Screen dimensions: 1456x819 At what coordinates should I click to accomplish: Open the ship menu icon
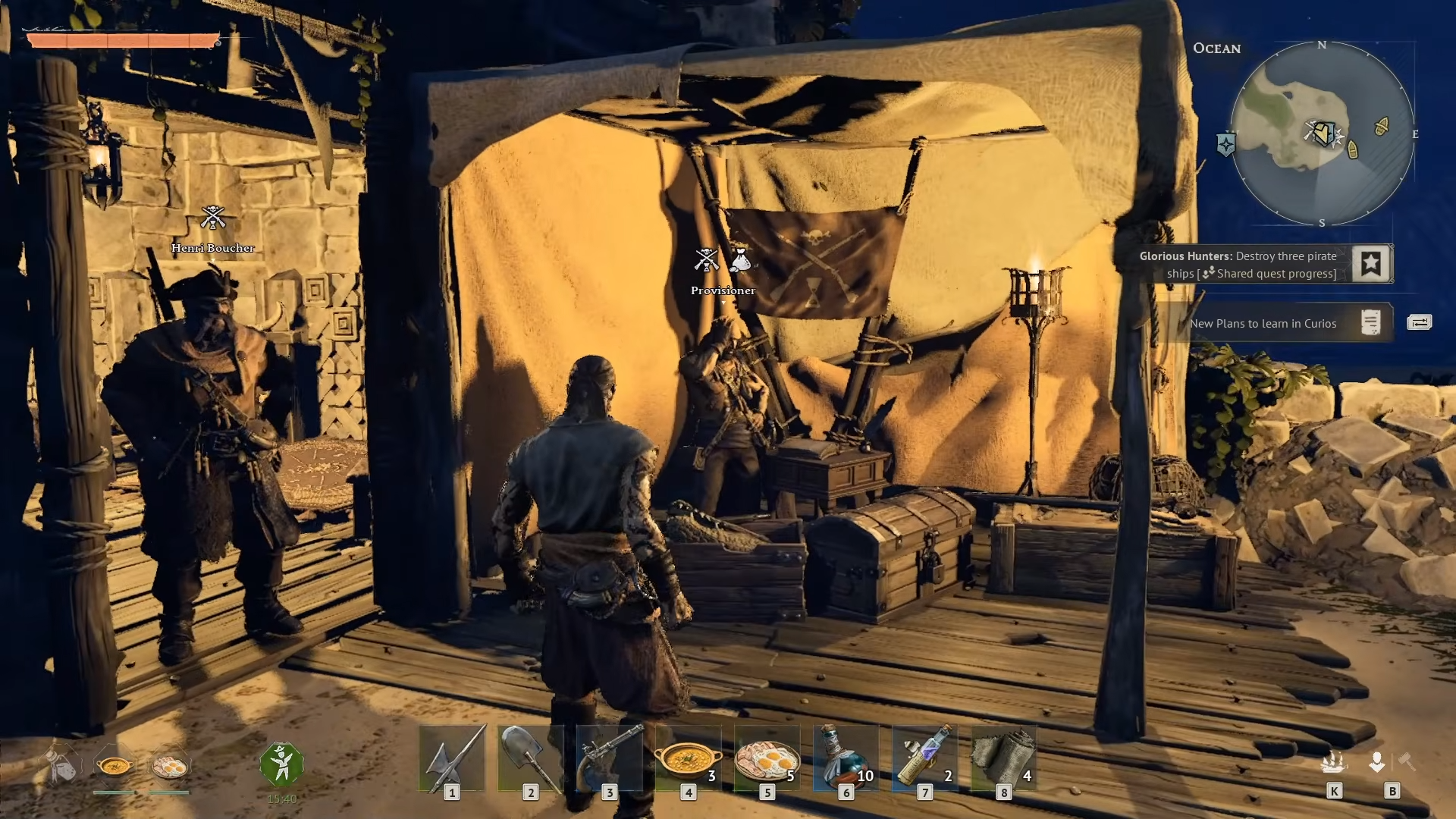pos(1334,762)
